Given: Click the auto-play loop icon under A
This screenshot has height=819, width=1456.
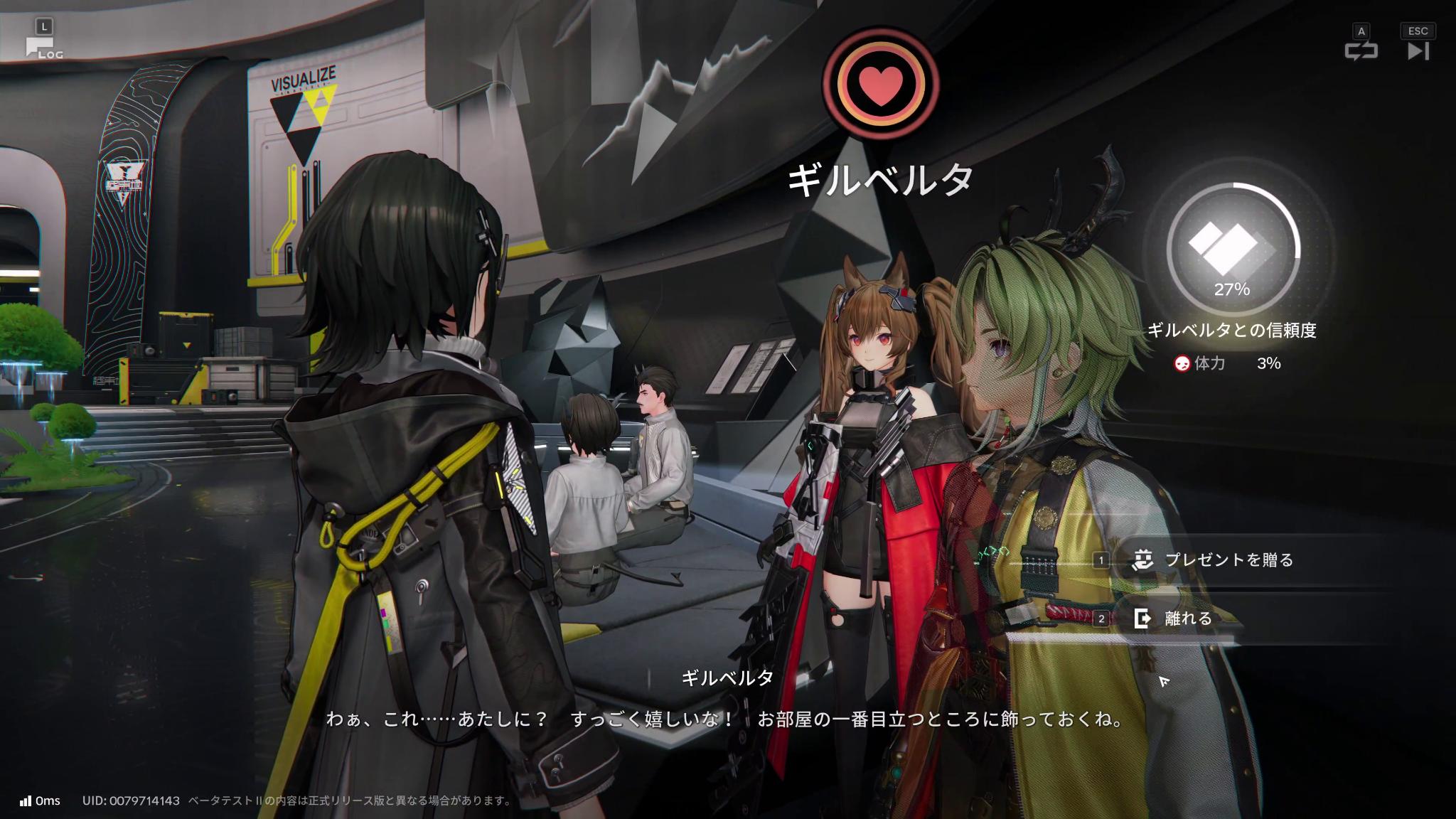Looking at the screenshot, I should 1361,51.
